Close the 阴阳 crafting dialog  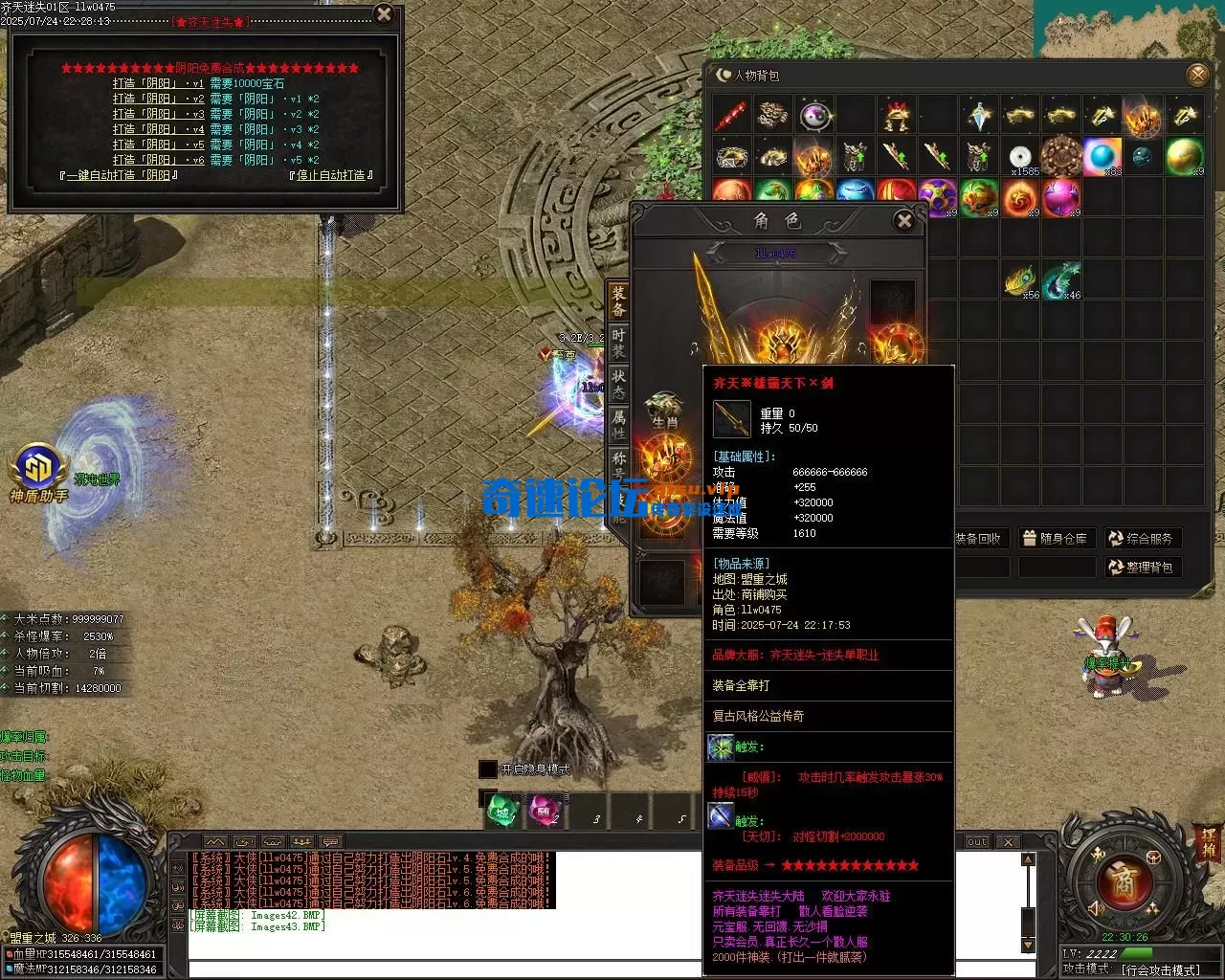[384, 14]
